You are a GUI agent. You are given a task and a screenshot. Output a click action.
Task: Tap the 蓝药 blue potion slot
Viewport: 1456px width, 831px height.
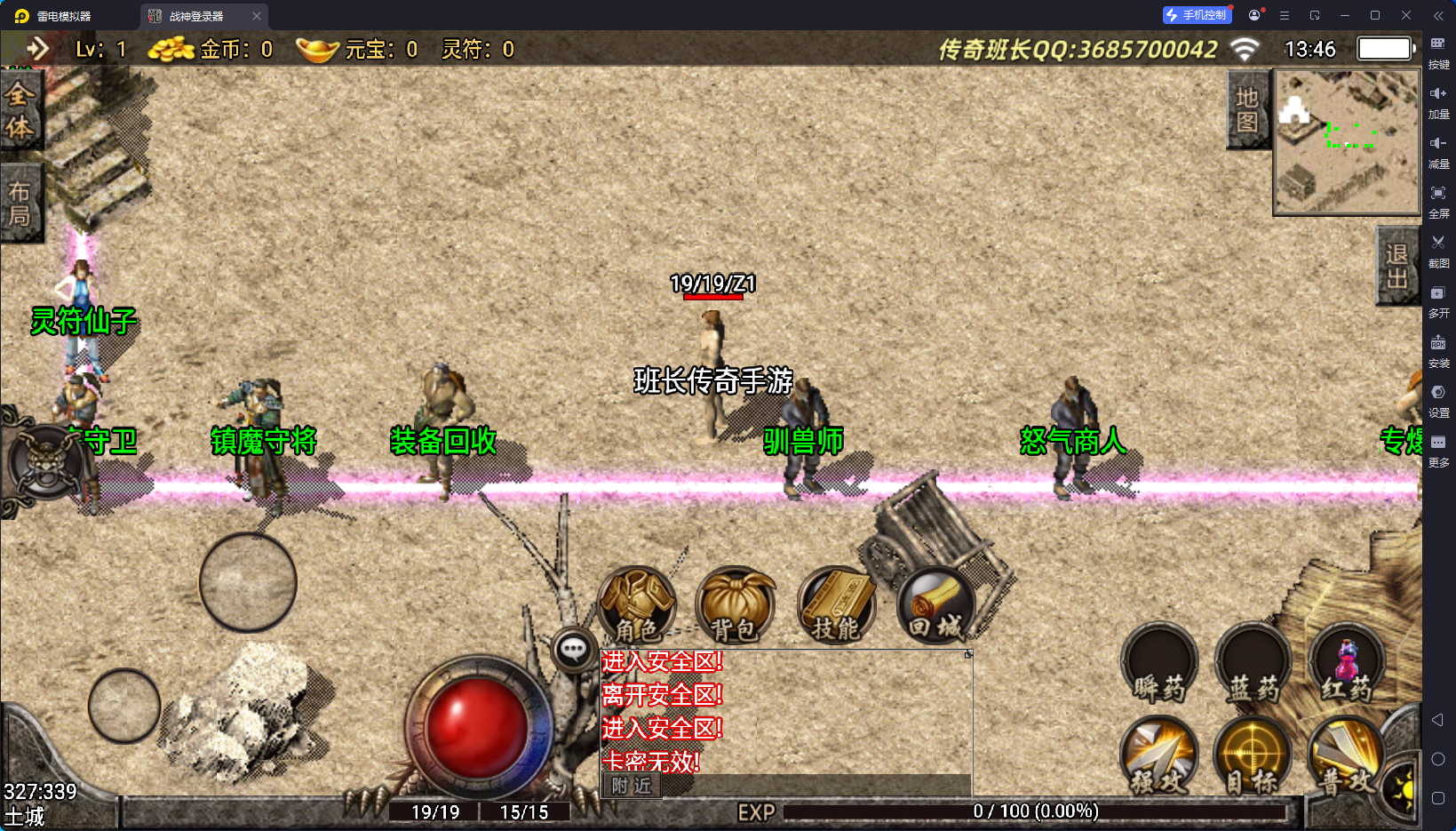1253,667
